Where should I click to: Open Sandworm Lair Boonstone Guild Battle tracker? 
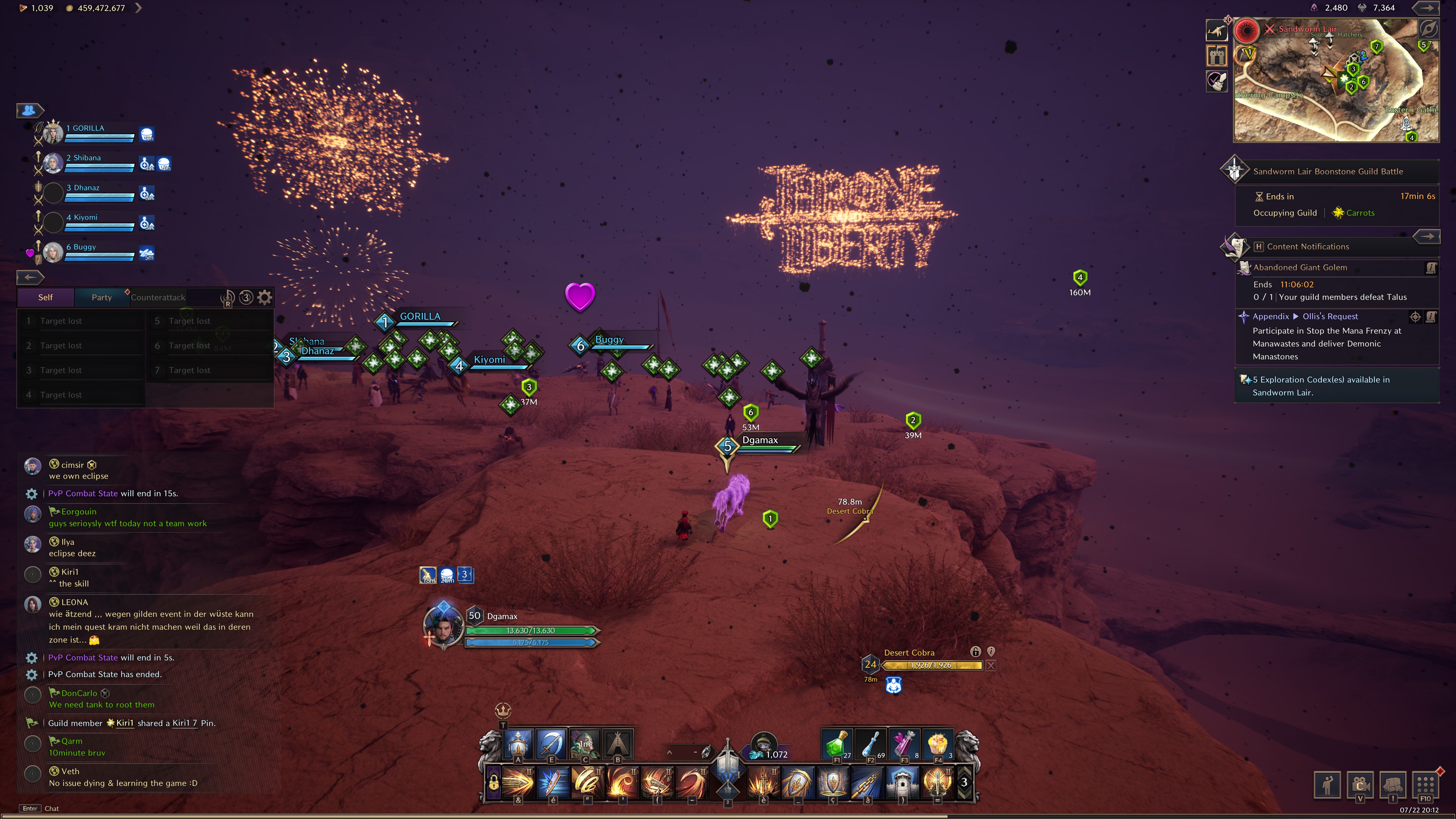1328,171
